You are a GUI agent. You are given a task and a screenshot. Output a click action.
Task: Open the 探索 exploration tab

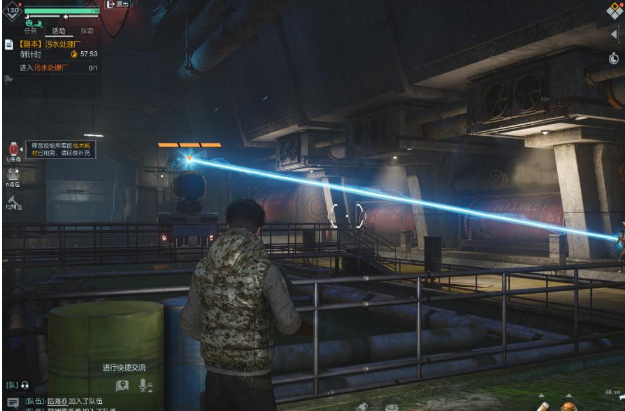click(88, 30)
